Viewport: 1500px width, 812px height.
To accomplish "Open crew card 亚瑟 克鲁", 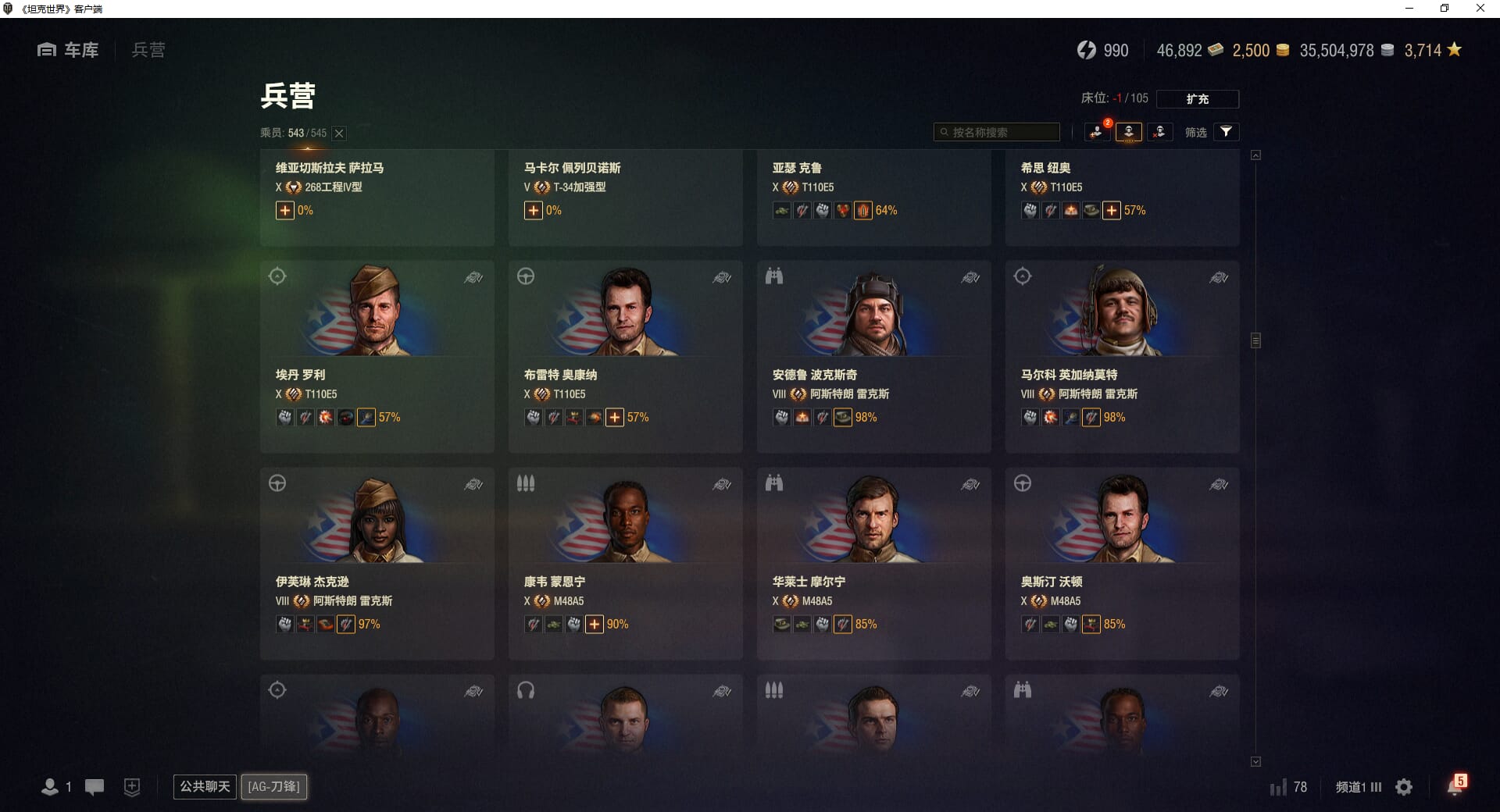I will pyautogui.click(x=873, y=197).
